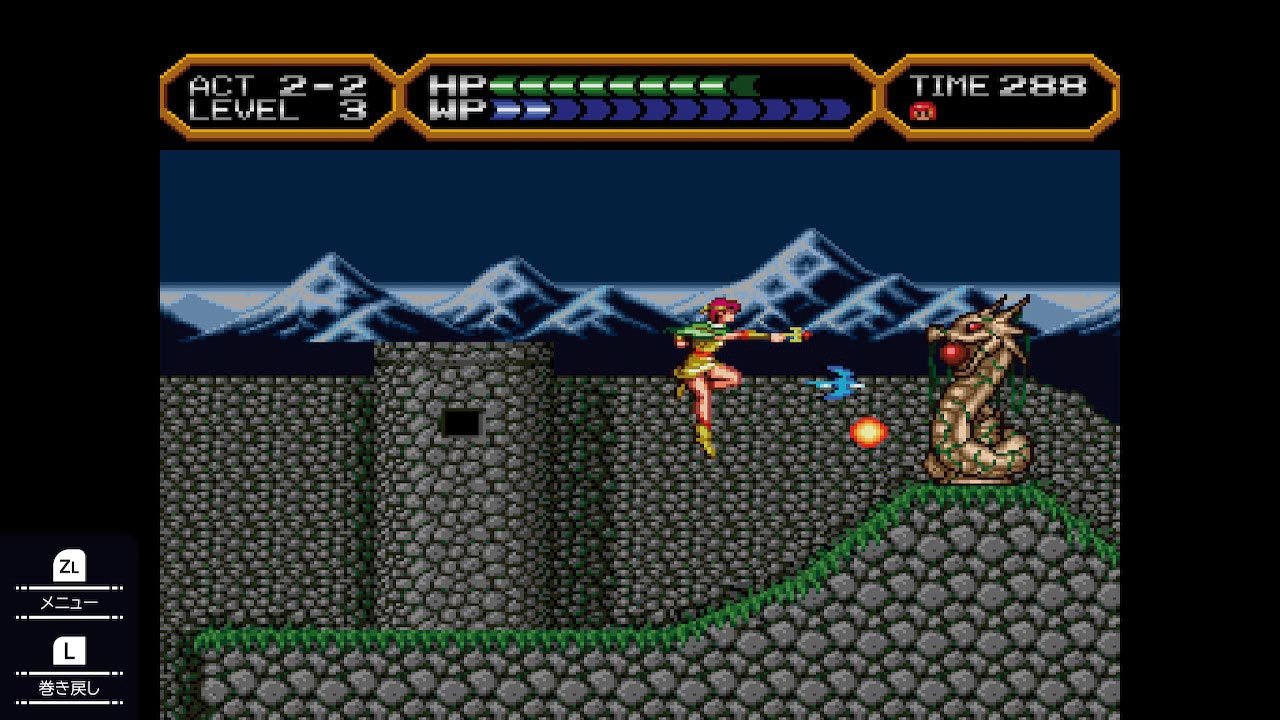Click the TIME 288 counter panel
This screenshot has width=1280, height=720.
1000,88
